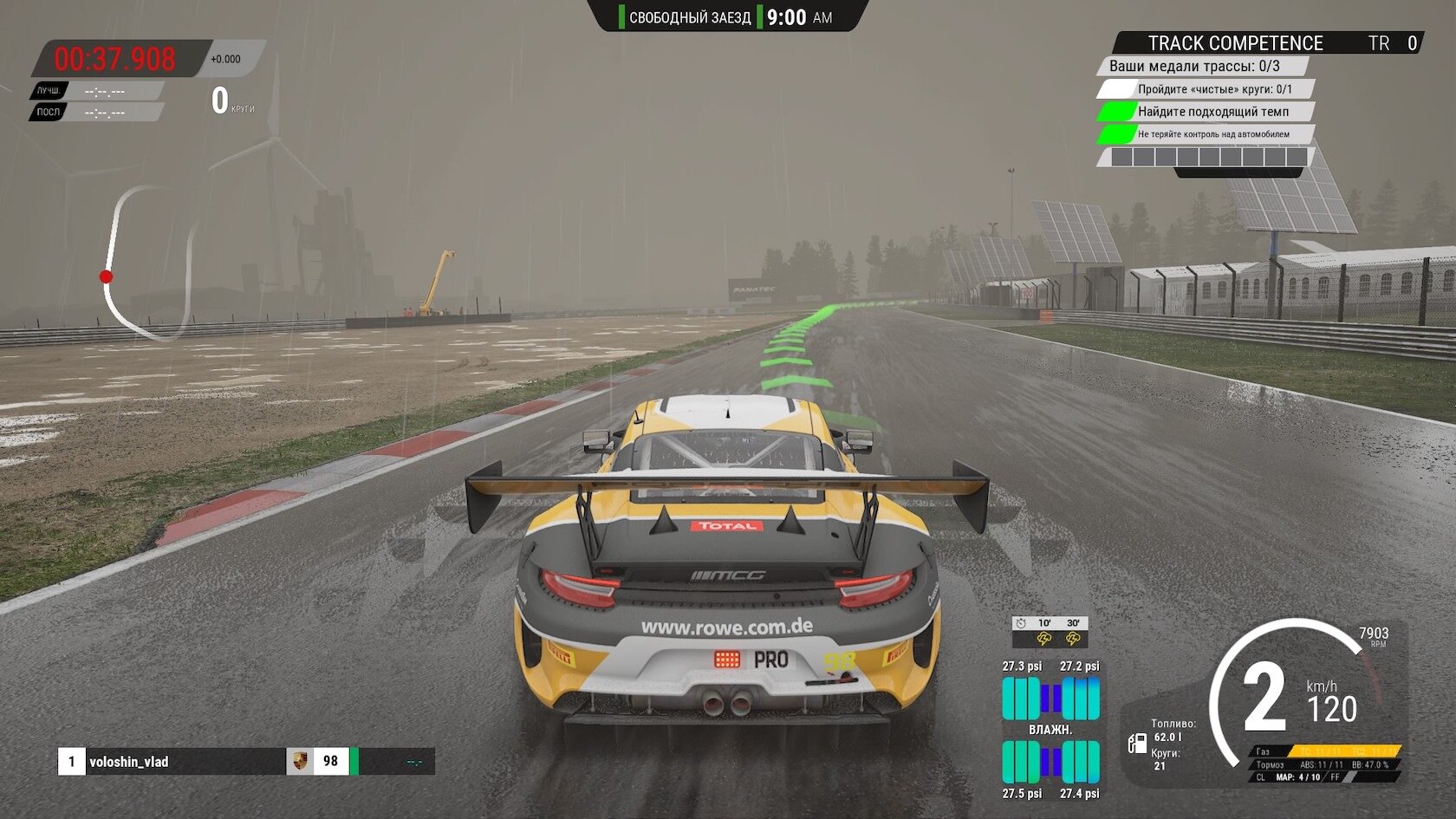Click the fuel pump icon

1137,743
